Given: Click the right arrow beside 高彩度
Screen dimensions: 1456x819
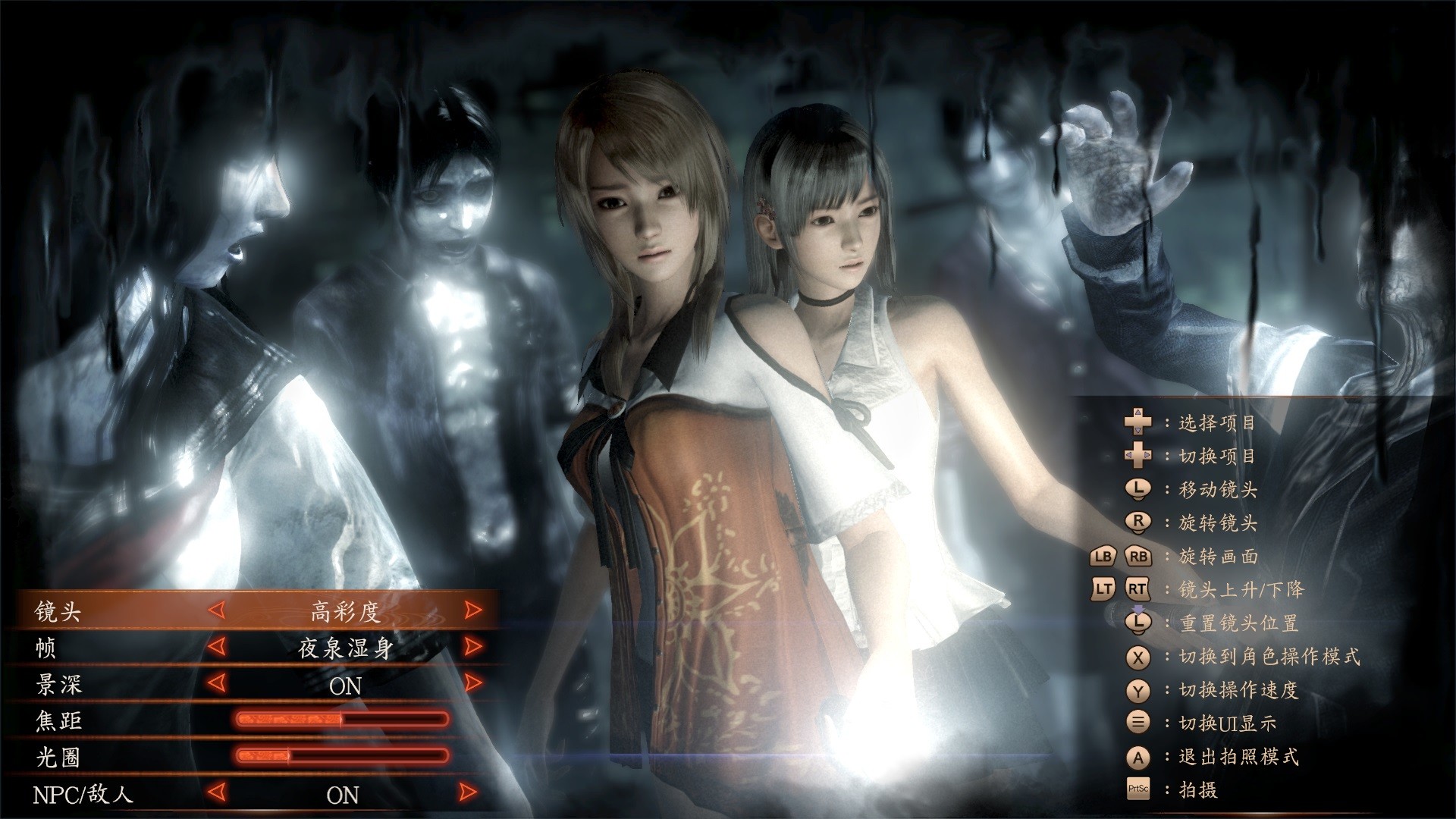Looking at the screenshot, I should tap(473, 610).
